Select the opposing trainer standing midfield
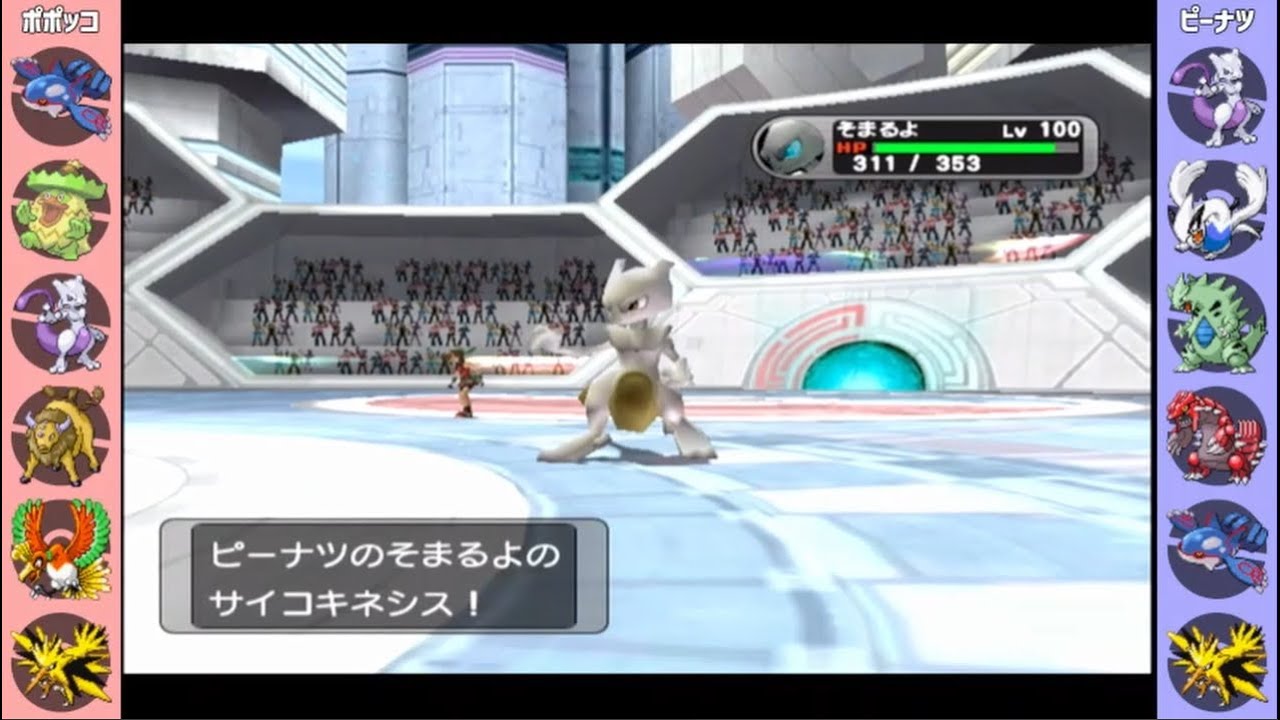Image resolution: width=1280 pixels, height=720 pixels. 465,385
